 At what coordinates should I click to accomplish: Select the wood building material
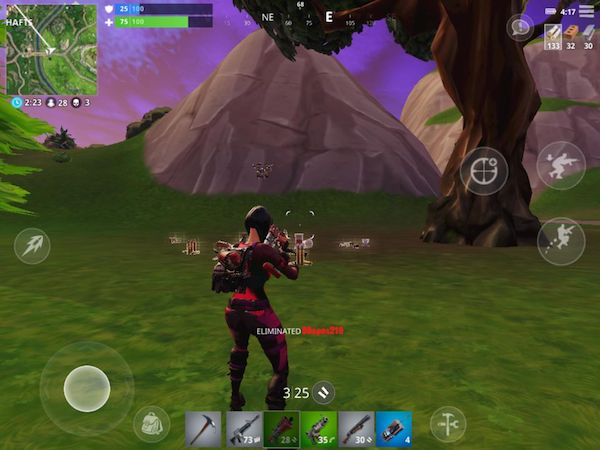click(553, 37)
